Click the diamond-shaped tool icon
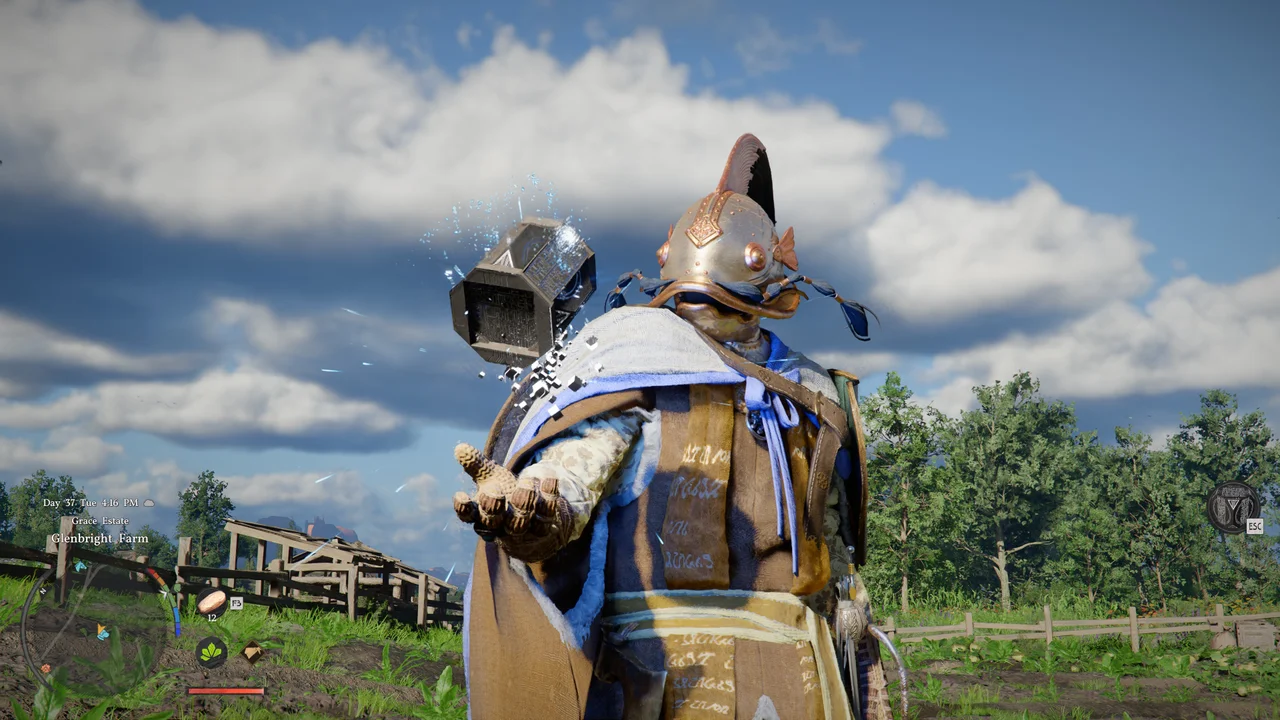The width and height of the screenshot is (1280, 720). coord(253,651)
